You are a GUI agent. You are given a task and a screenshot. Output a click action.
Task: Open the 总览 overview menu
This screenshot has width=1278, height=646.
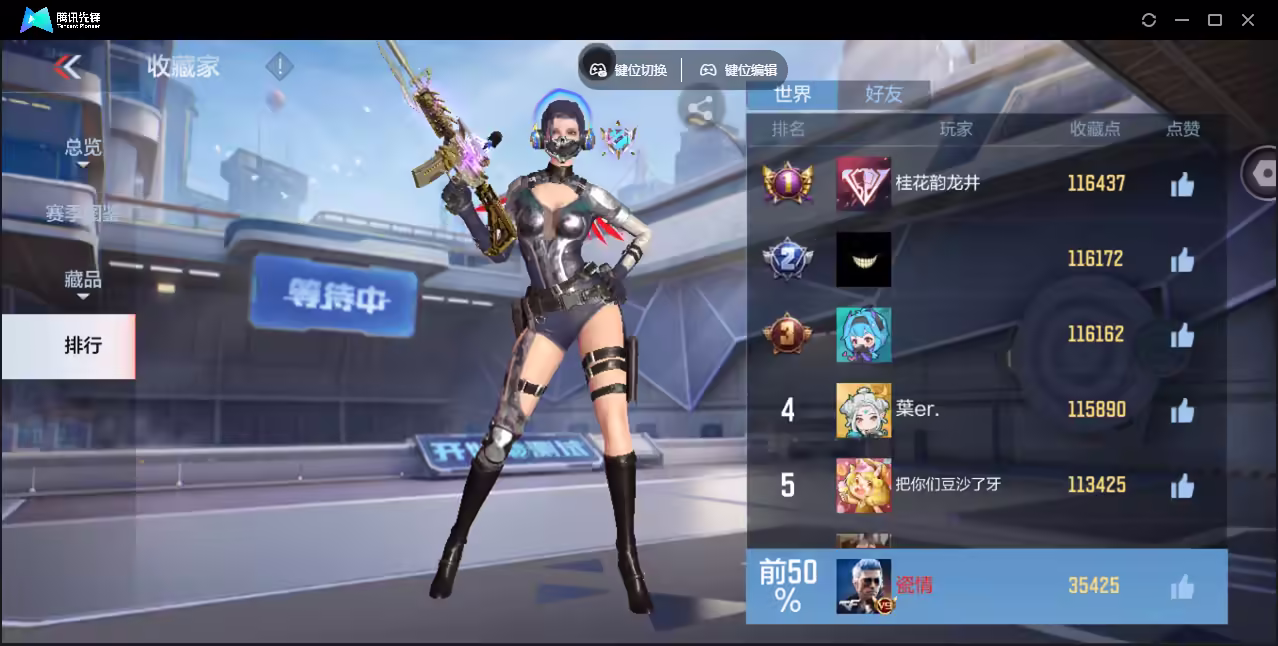pos(83,148)
